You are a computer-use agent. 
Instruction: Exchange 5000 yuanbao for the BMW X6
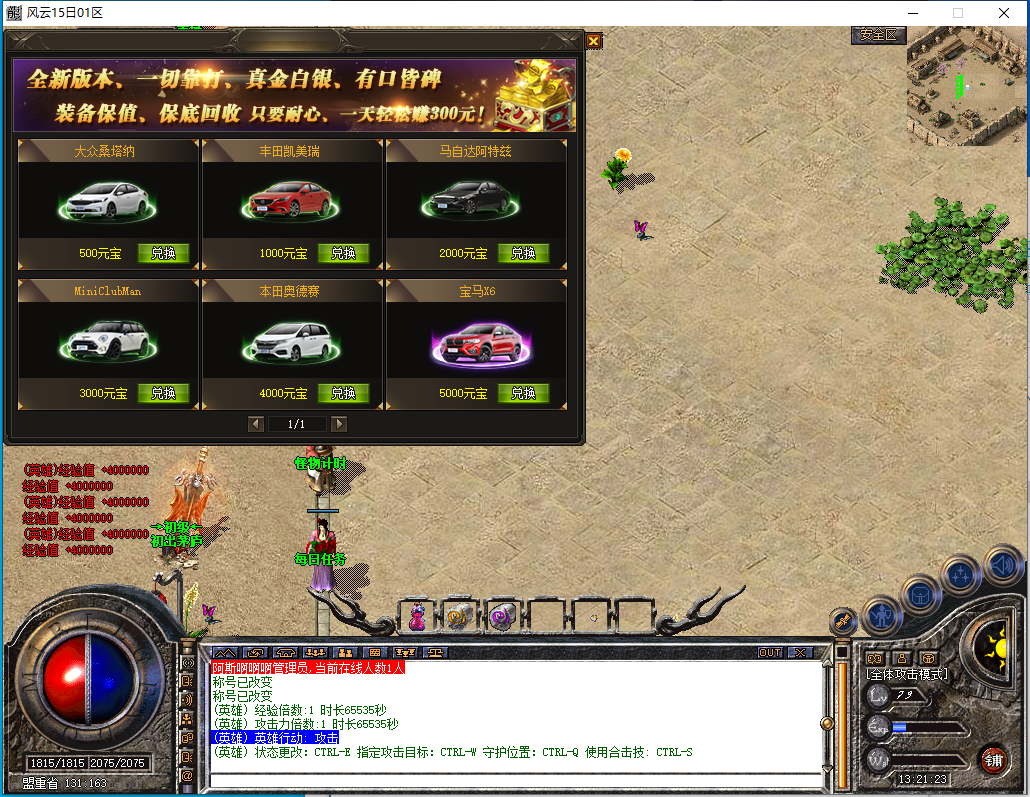click(x=523, y=393)
